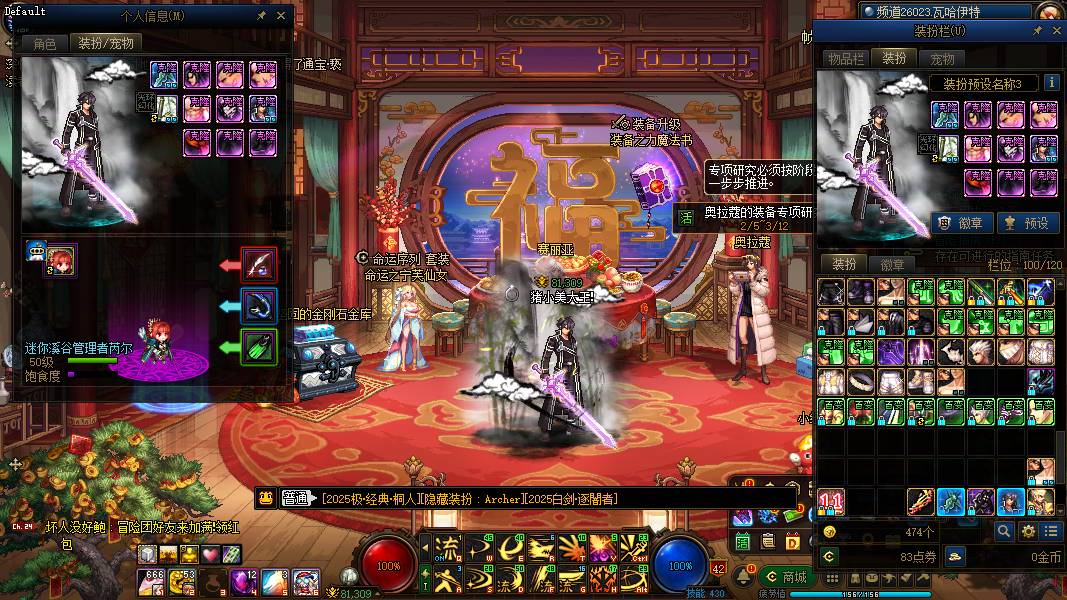Click the notification bell icon
This screenshot has width=1067, height=600.
tap(744, 577)
